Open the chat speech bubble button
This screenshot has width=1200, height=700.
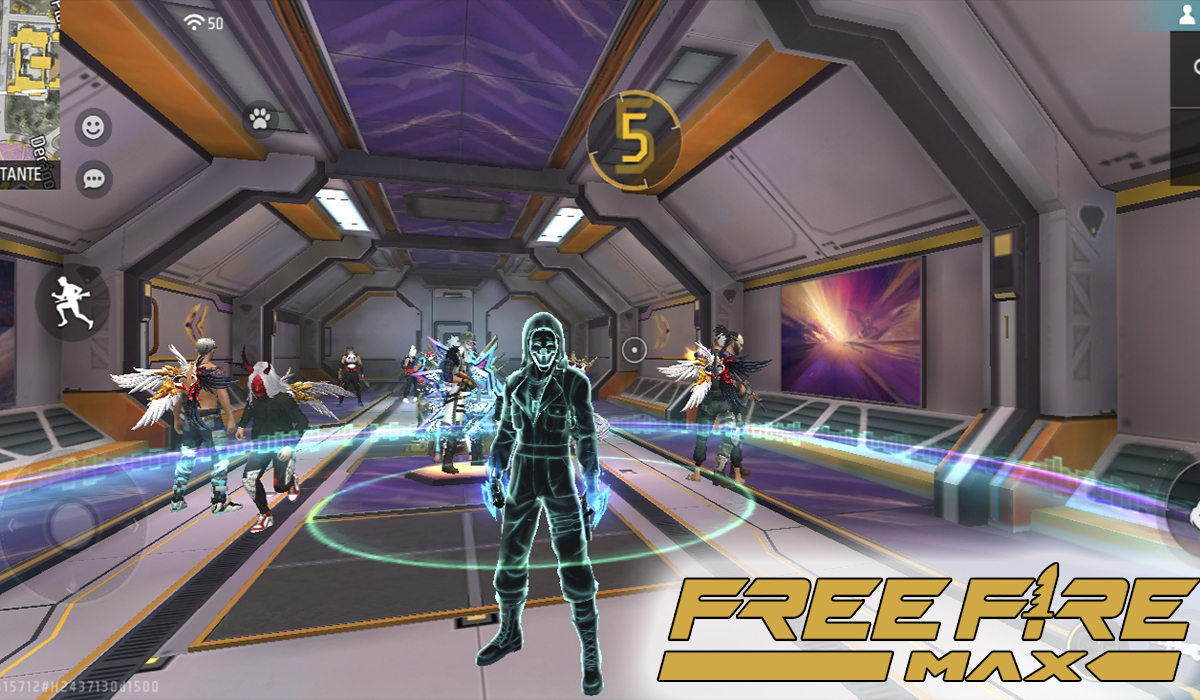(94, 179)
